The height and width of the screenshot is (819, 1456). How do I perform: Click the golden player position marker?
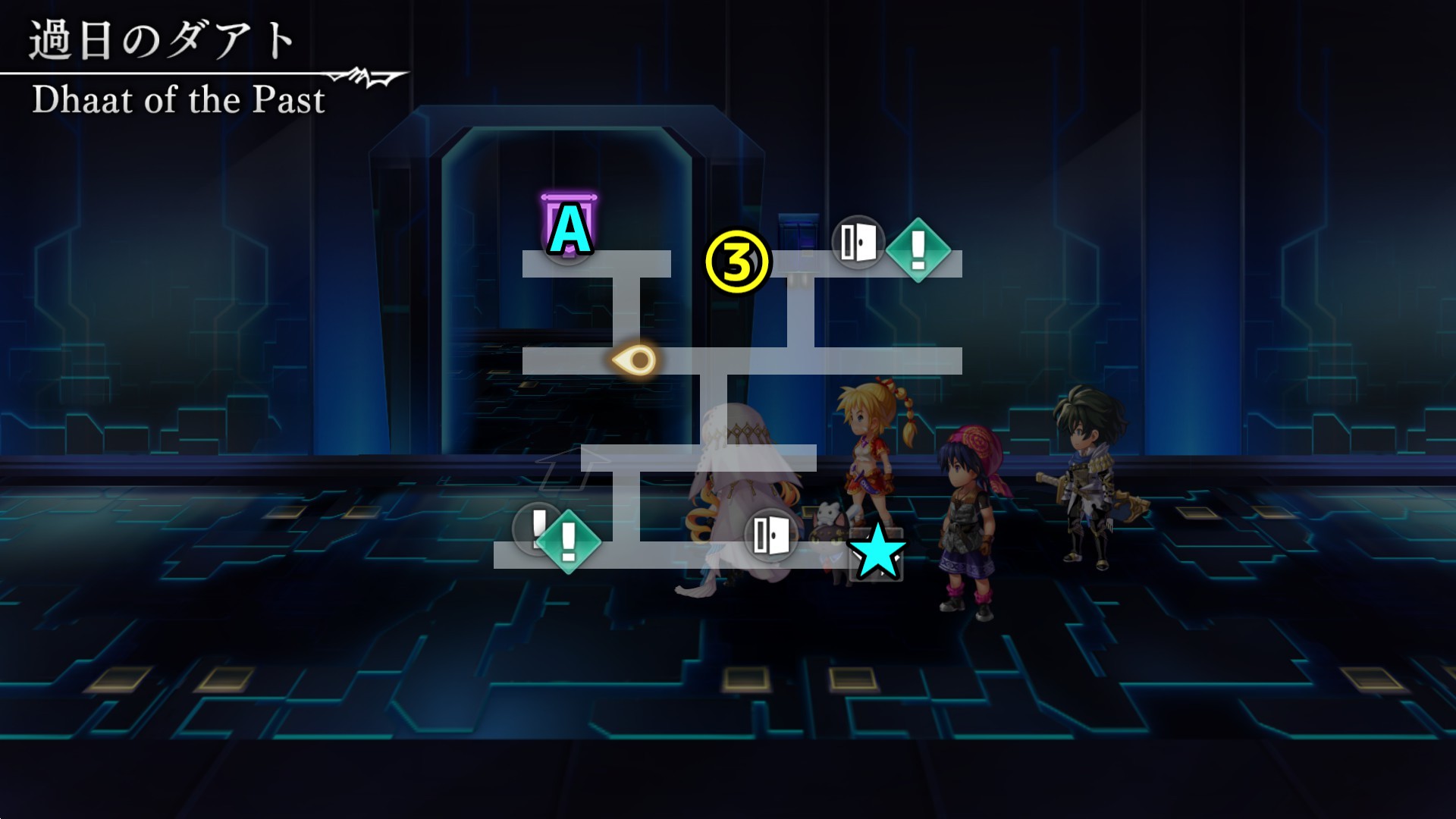[635, 359]
